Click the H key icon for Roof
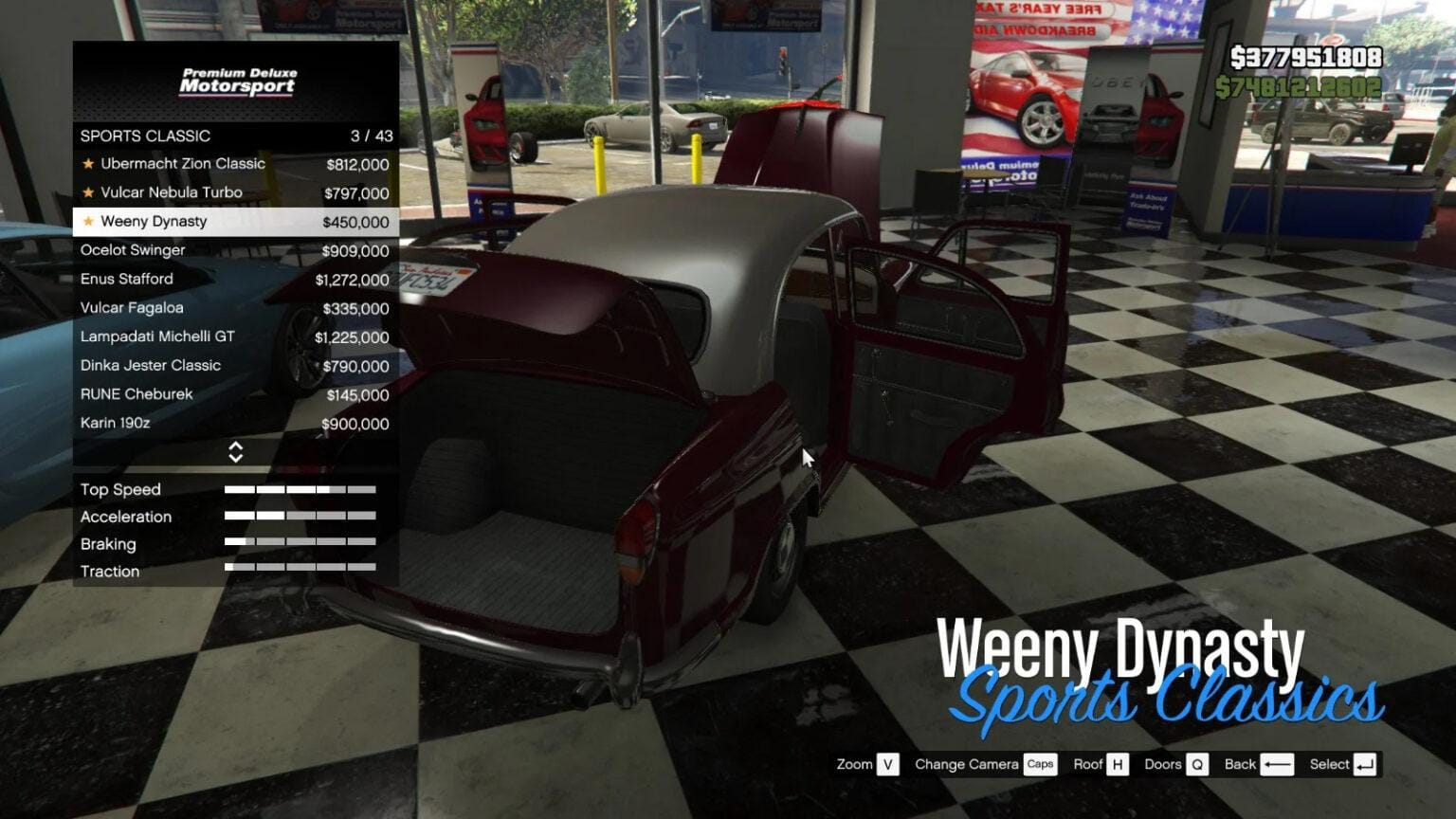Image resolution: width=1456 pixels, height=819 pixels. [x=1119, y=764]
